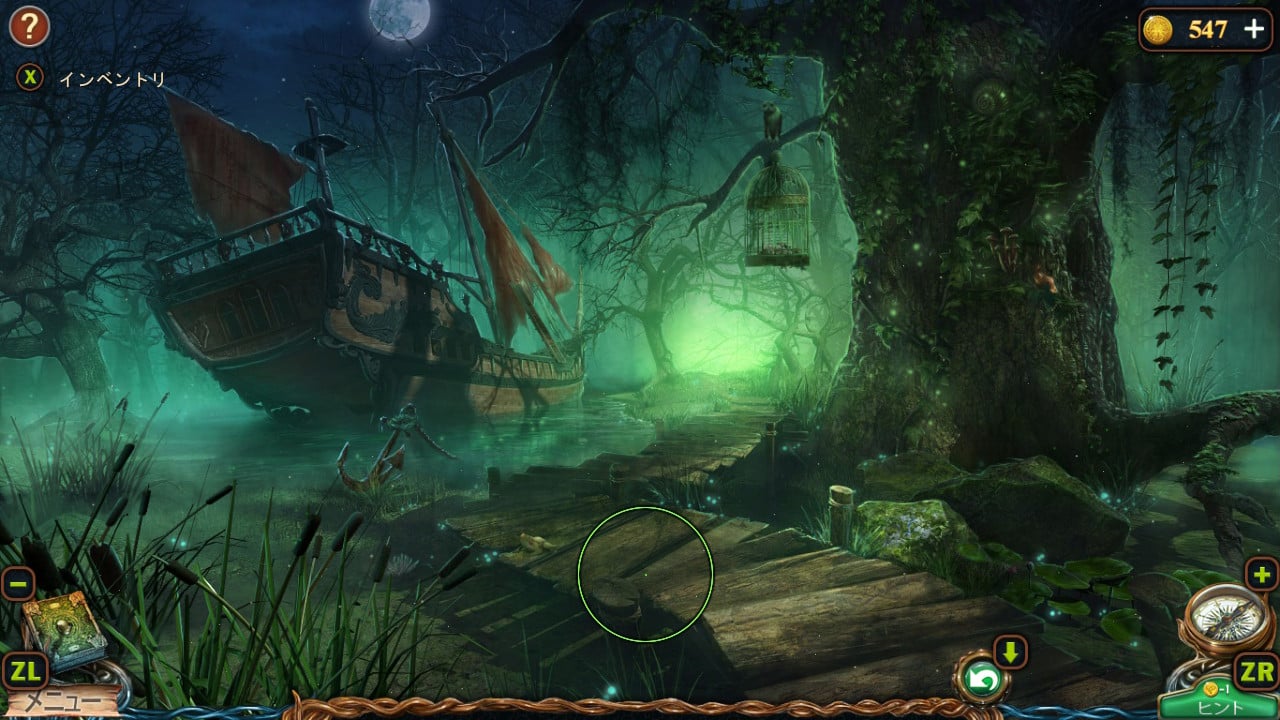The width and height of the screenshot is (1280, 720).
Task: Go back with the green return arrow
Action: 981,681
